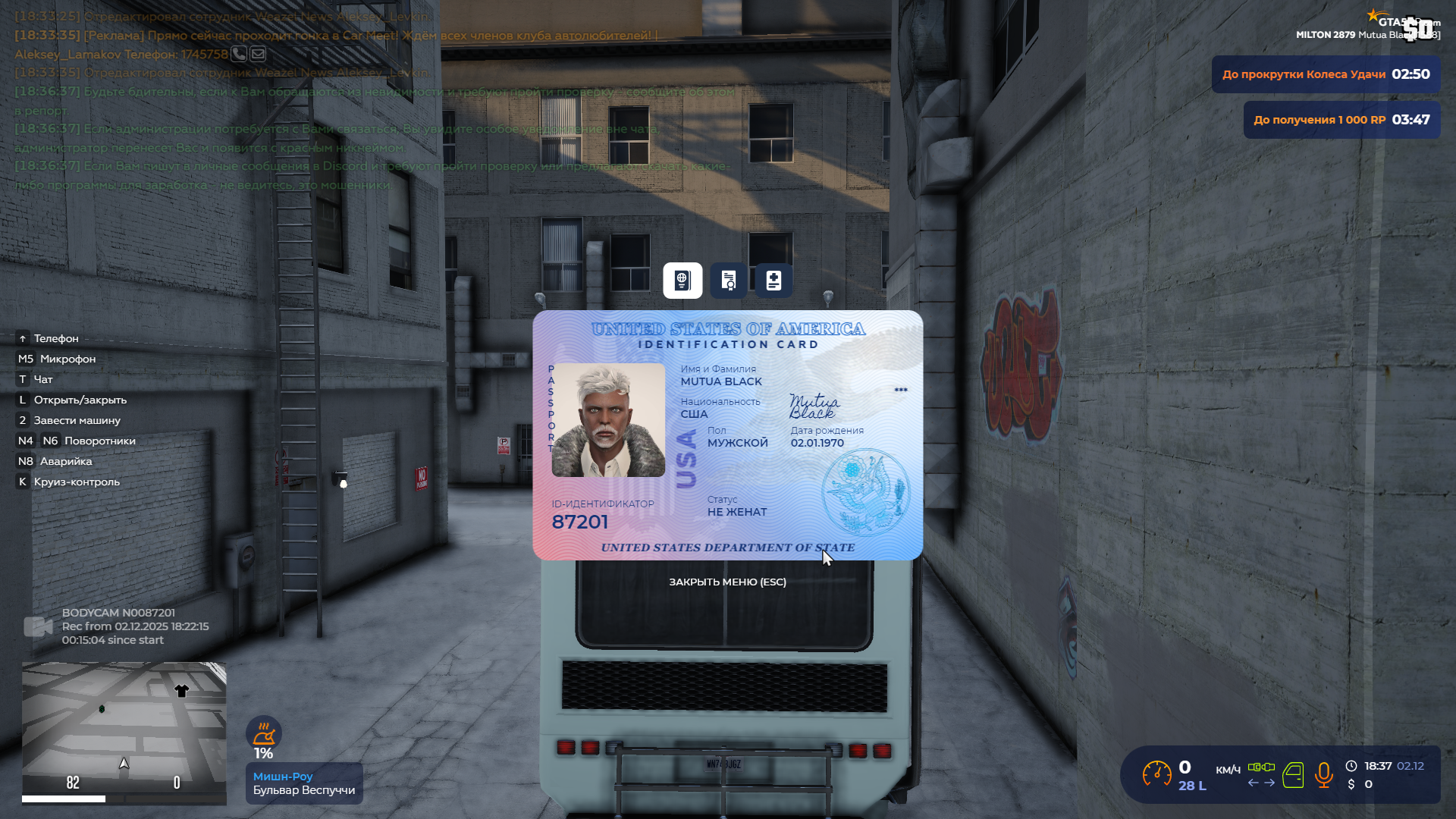Click the phone icon next to Aleksey_Lamakov's ad

239,54
